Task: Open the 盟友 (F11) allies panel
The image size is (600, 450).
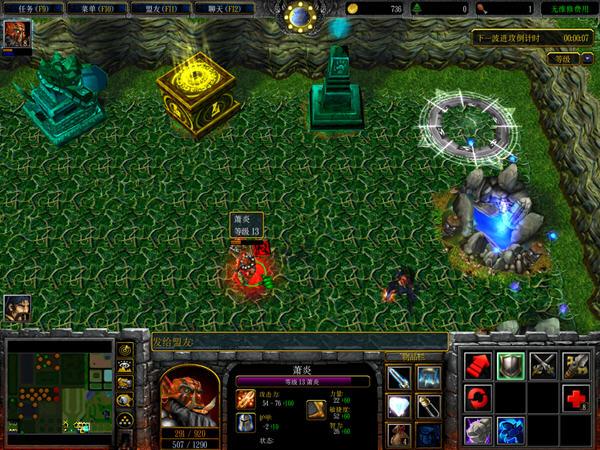Action: (x=164, y=8)
